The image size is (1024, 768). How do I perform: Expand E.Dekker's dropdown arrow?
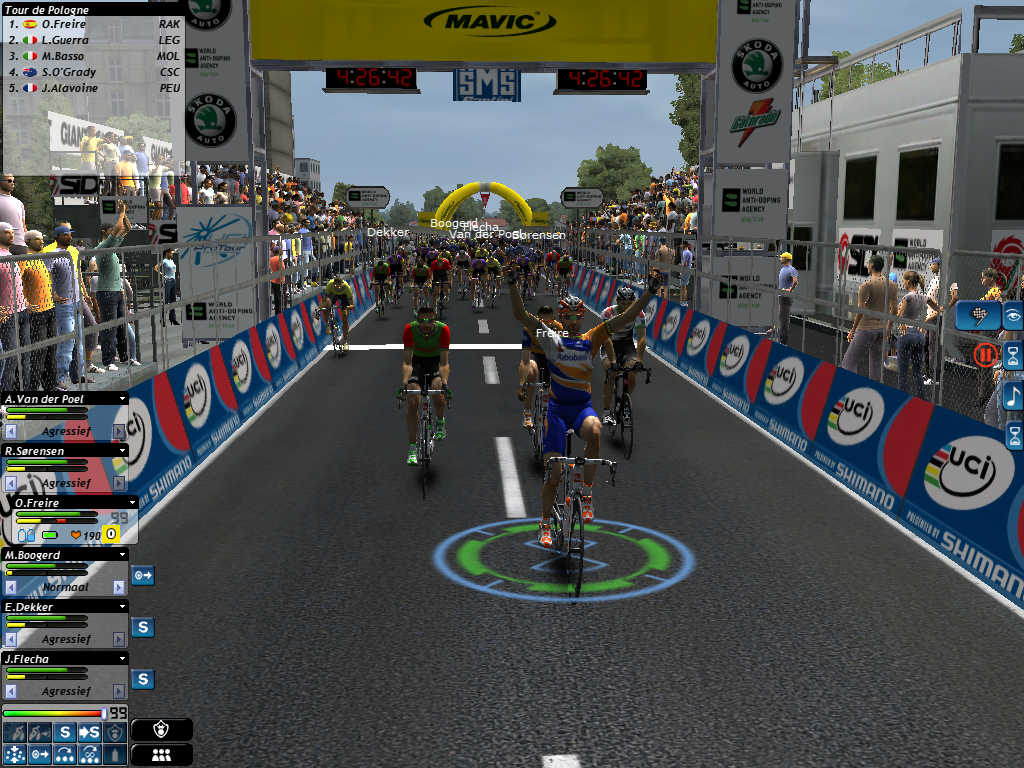123,607
